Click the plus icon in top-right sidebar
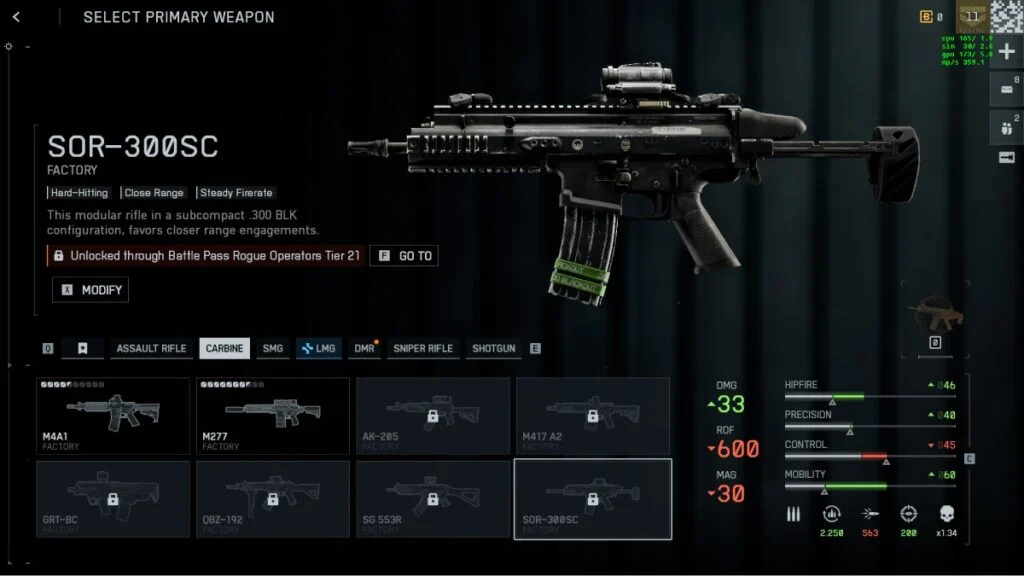This screenshot has width=1024, height=576. [1006, 52]
